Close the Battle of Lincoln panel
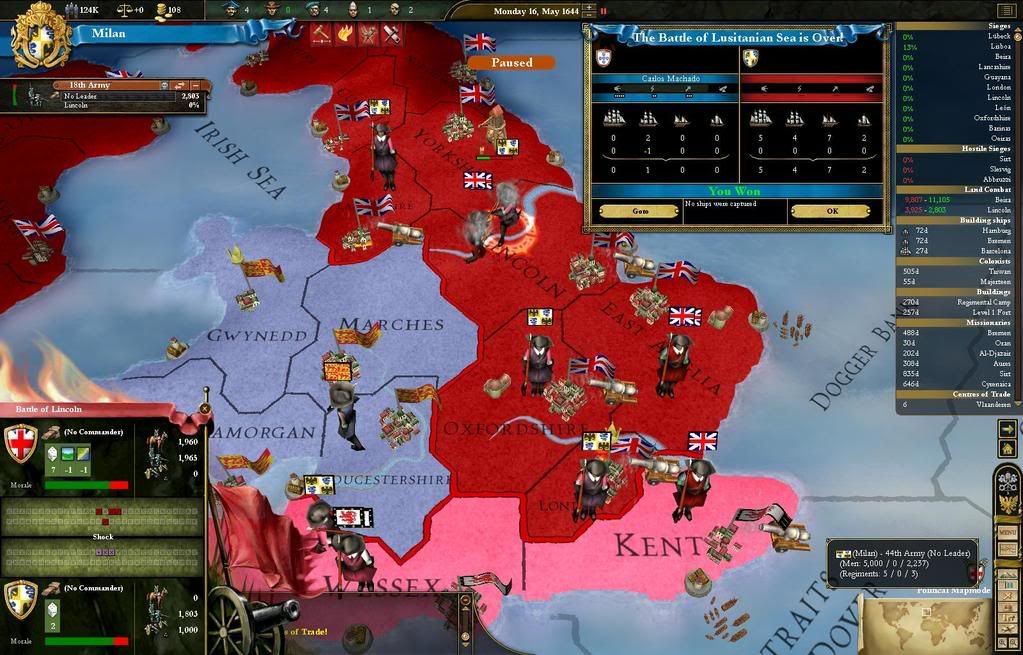Image resolution: width=1023 pixels, height=655 pixels. 205,408
